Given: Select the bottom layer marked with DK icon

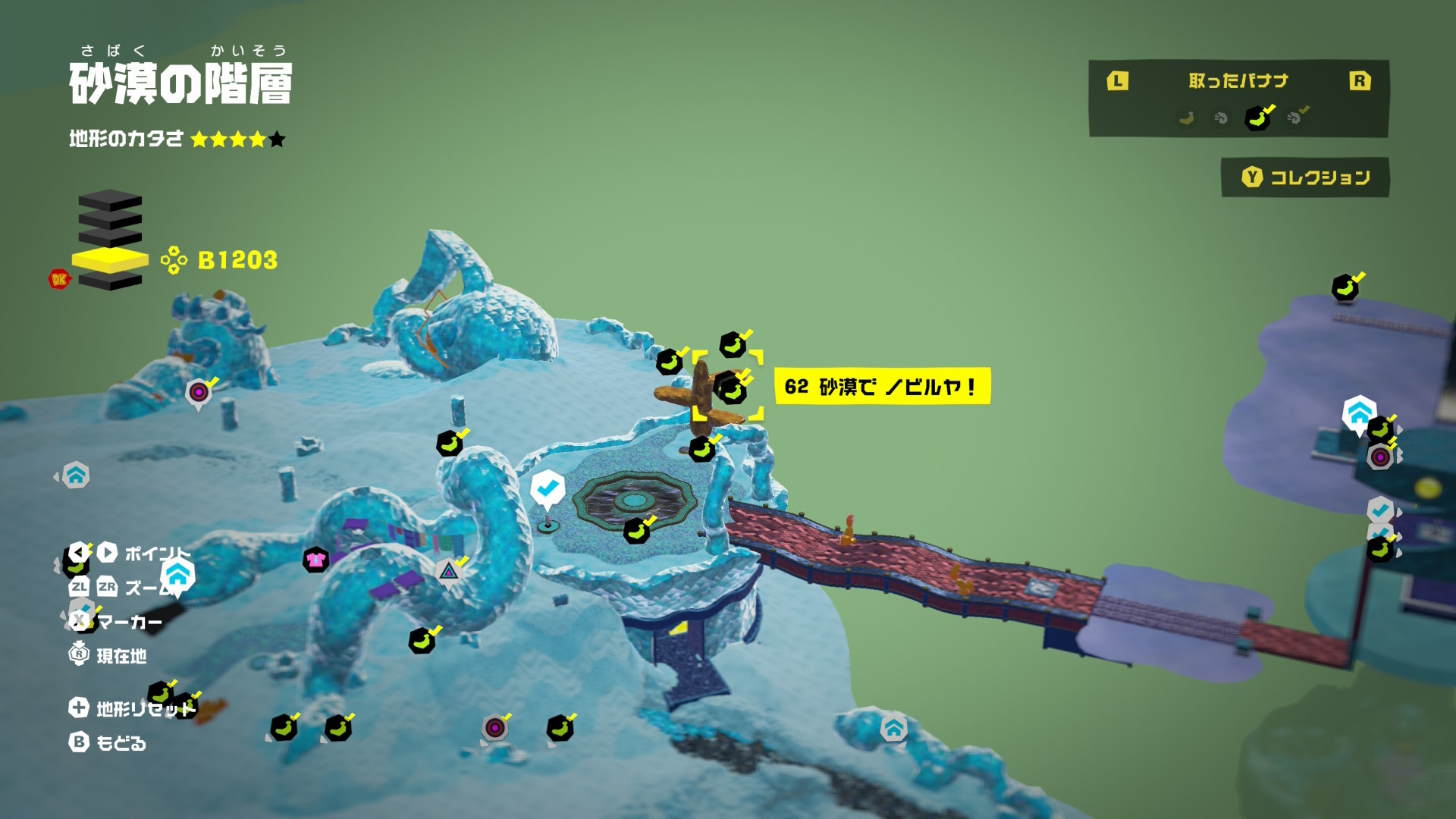Looking at the screenshot, I should coord(110,281).
